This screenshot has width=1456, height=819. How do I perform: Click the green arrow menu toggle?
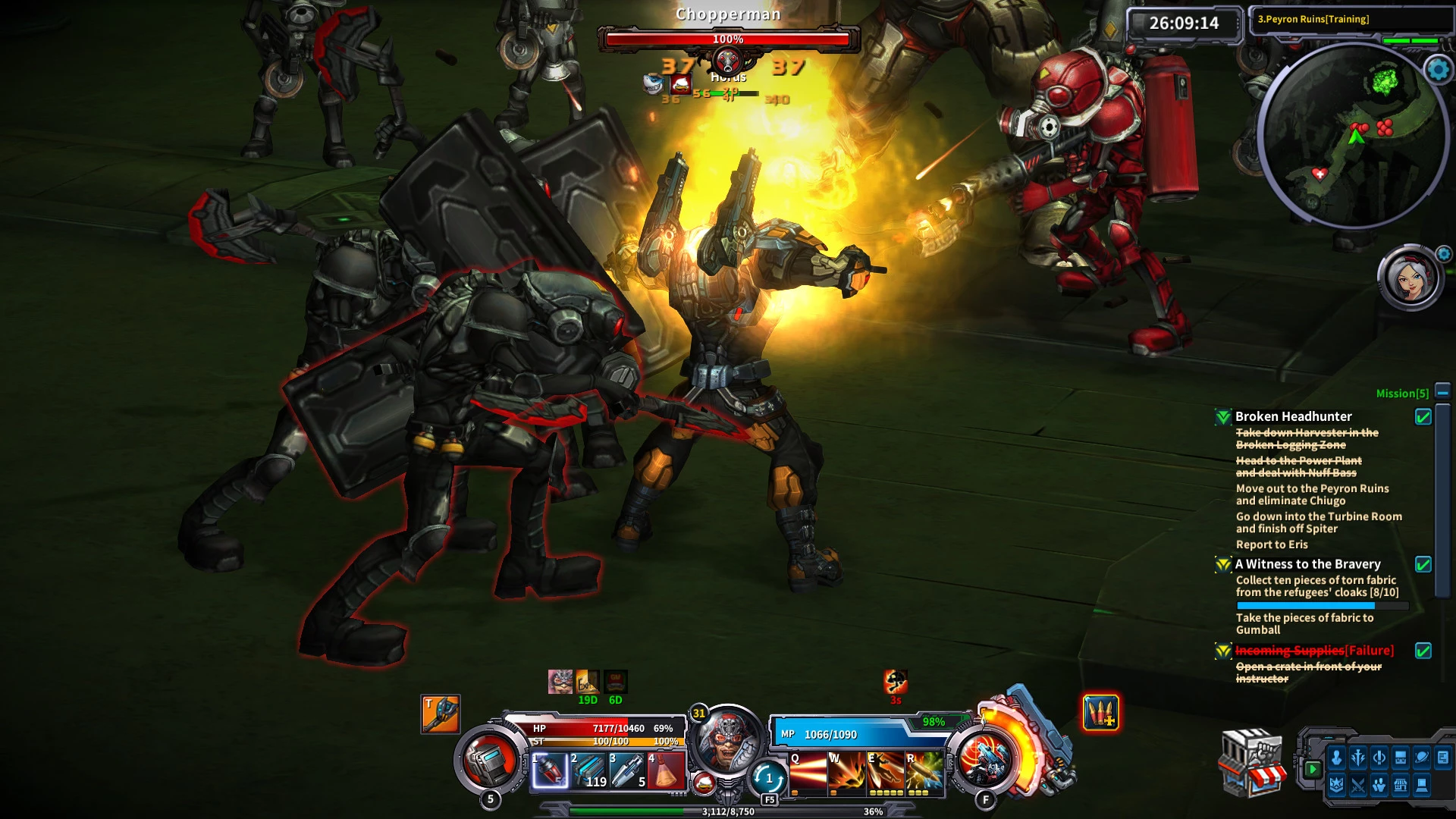click(1313, 769)
